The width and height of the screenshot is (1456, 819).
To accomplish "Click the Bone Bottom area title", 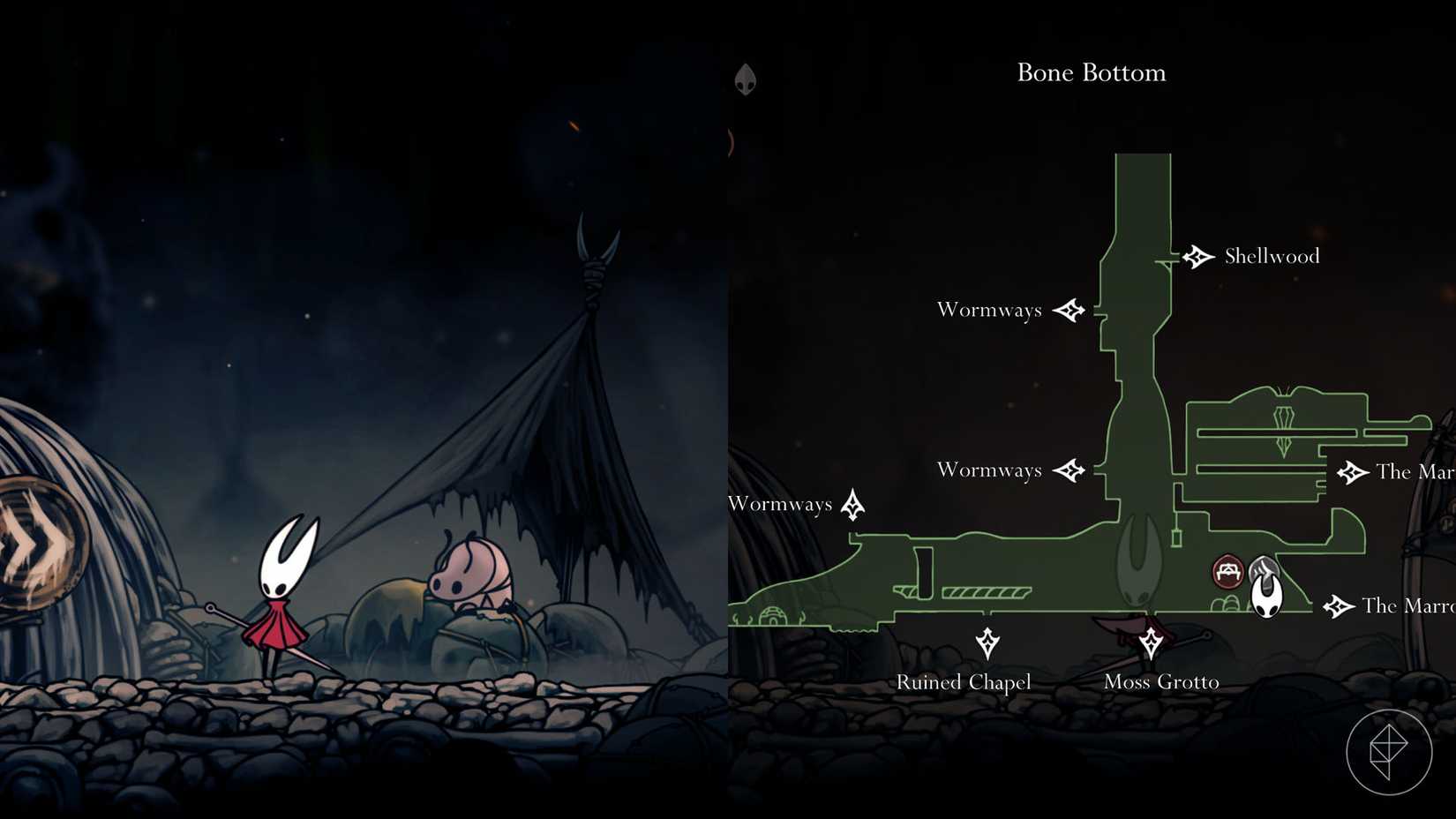I will [x=1091, y=73].
